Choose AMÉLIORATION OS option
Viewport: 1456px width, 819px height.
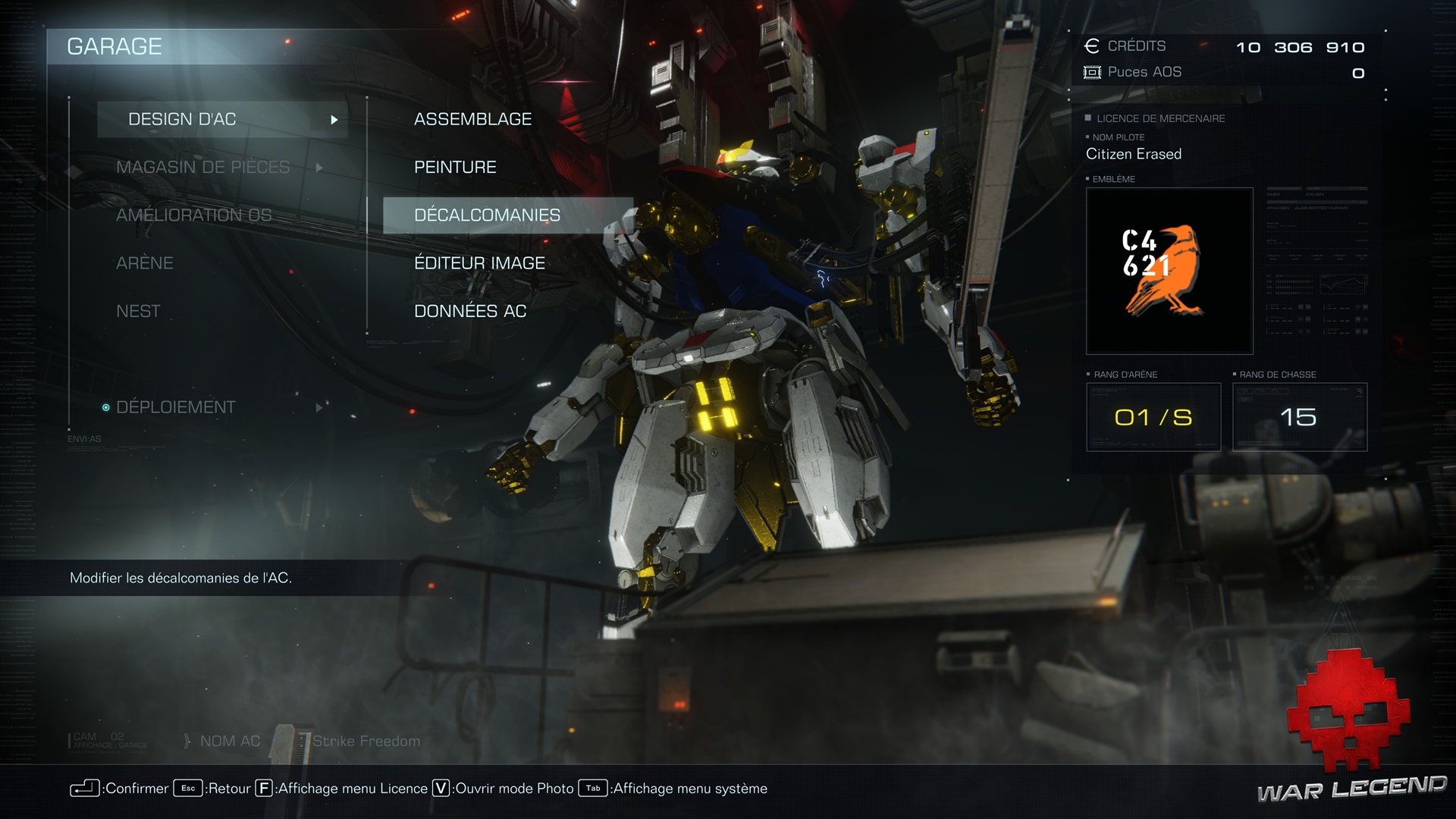pos(193,215)
